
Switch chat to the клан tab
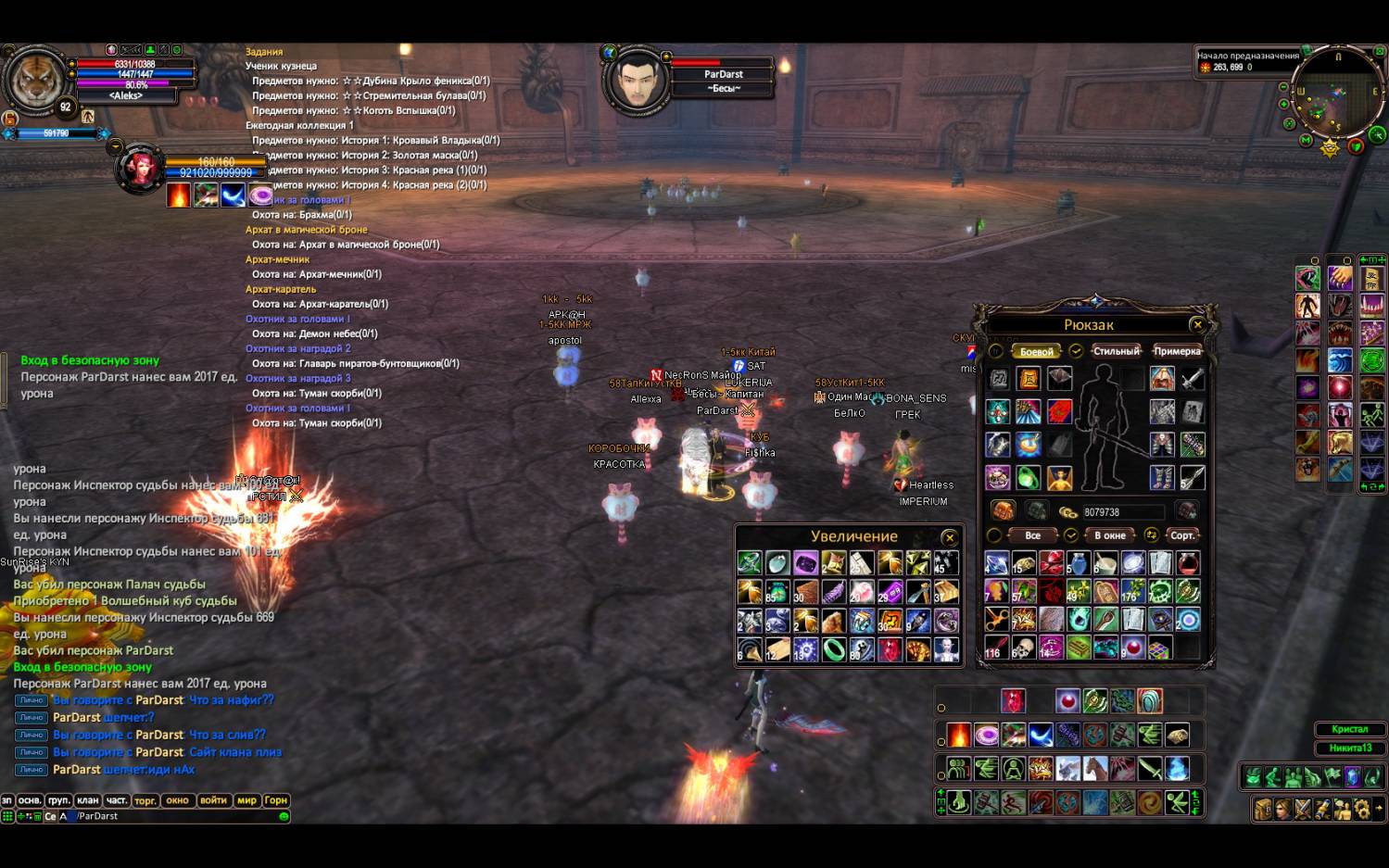point(88,800)
